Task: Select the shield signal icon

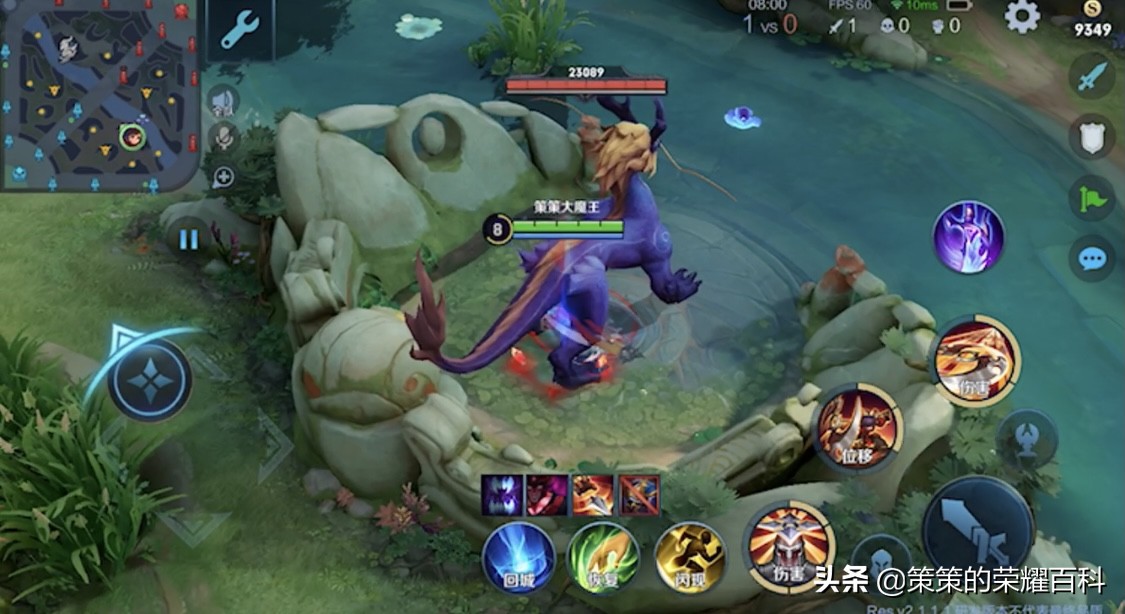Action: point(1092,136)
